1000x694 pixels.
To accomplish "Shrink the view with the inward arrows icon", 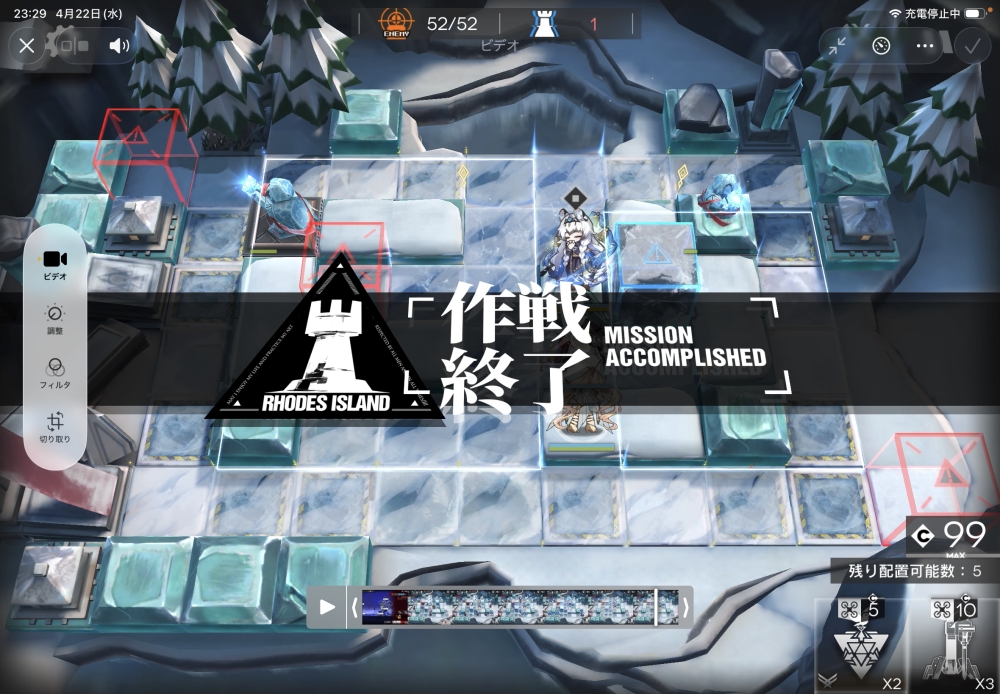I will pyautogui.click(x=837, y=45).
